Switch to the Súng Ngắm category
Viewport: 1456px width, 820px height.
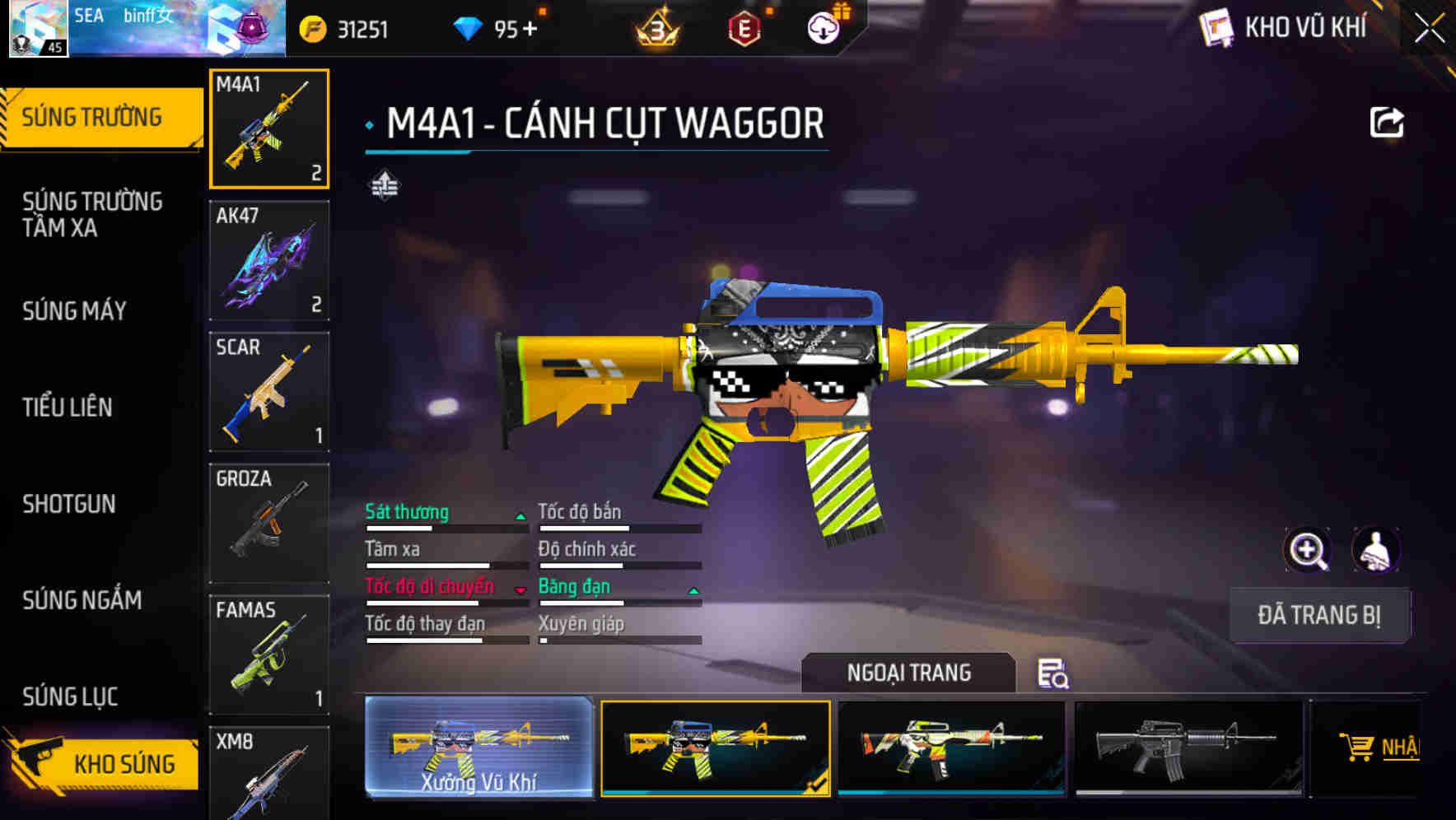82,599
